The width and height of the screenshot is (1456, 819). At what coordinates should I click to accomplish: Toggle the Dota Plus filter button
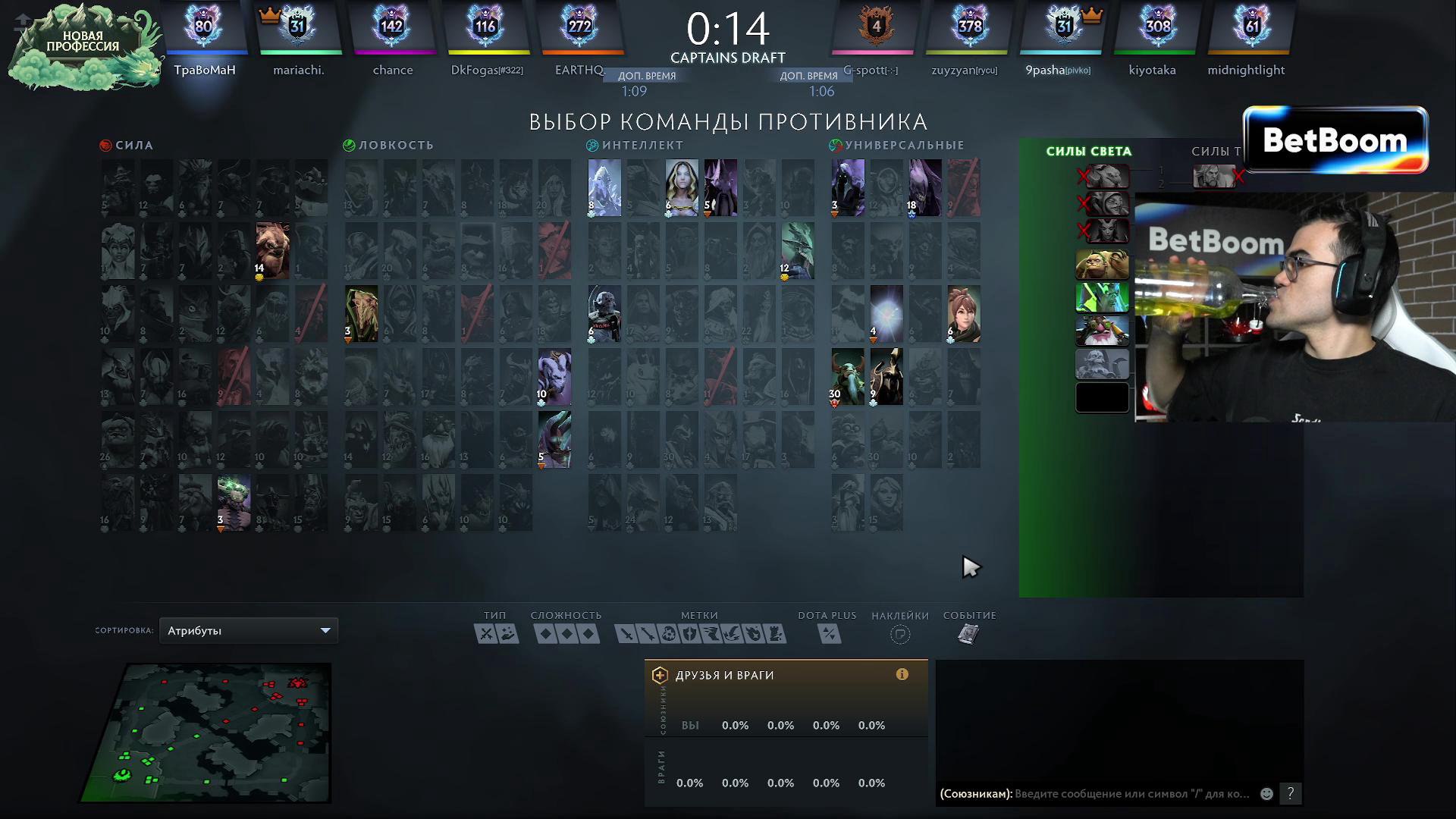(x=829, y=634)
